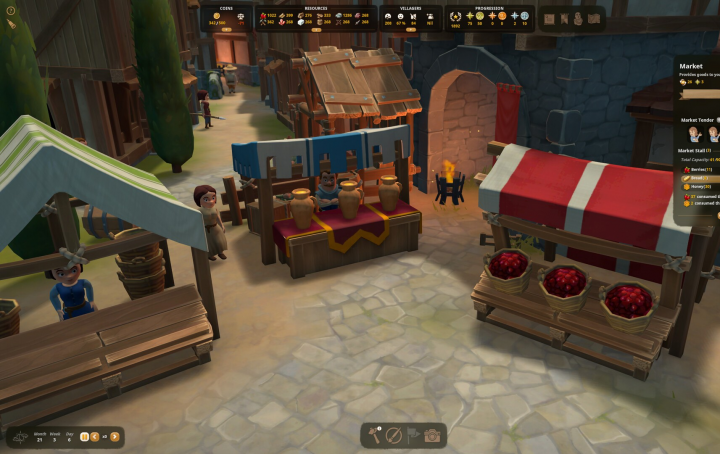The image size is (720, 454).
Task: Open the rightmost map icon in the top-right menu
Action: 594,18
